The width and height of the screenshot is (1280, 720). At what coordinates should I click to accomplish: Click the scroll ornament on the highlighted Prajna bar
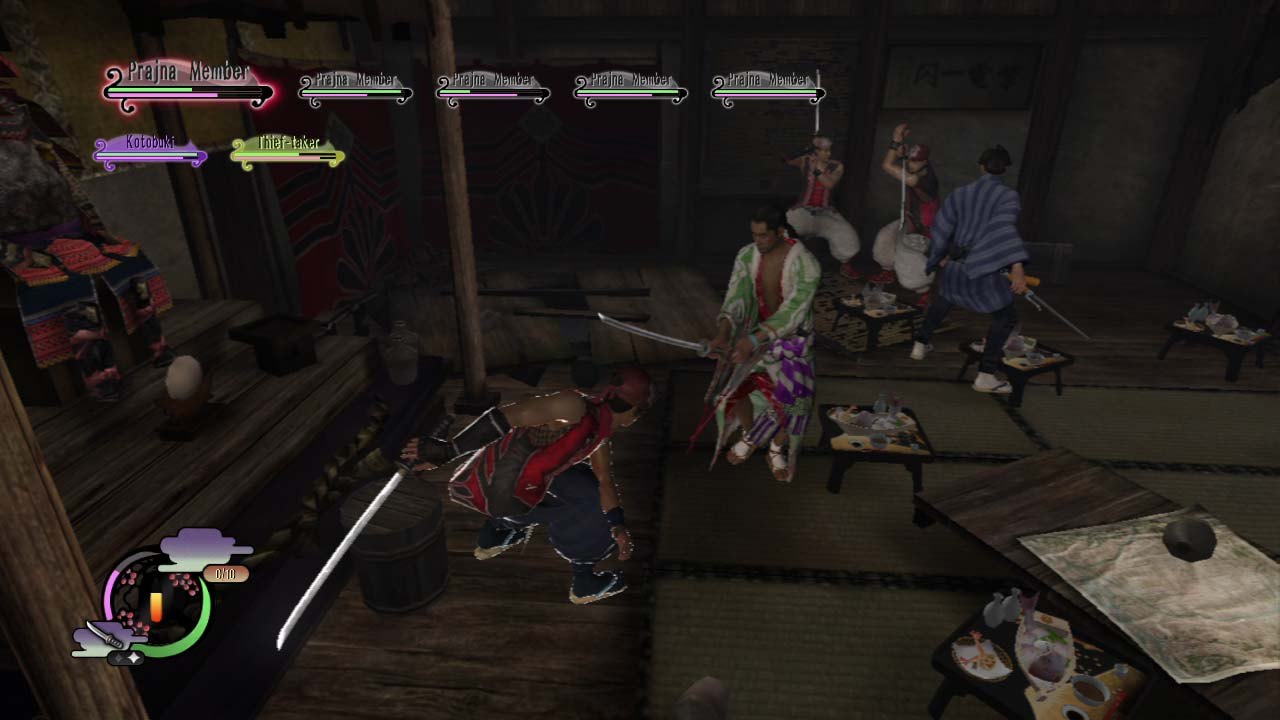pyautogui.click(x=114, y=73)
